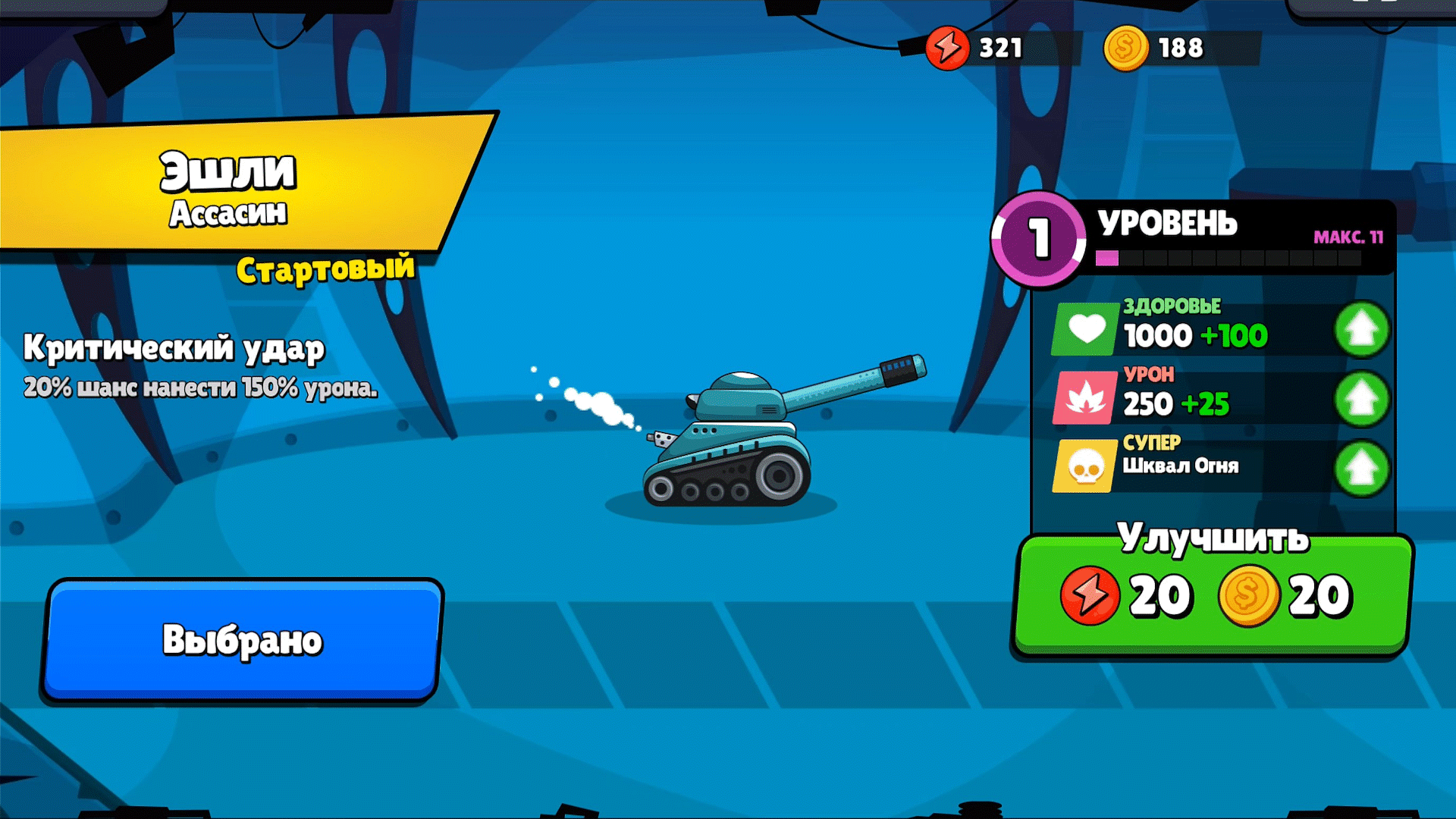Click the coin icon on the Улучшить button

1247,595
